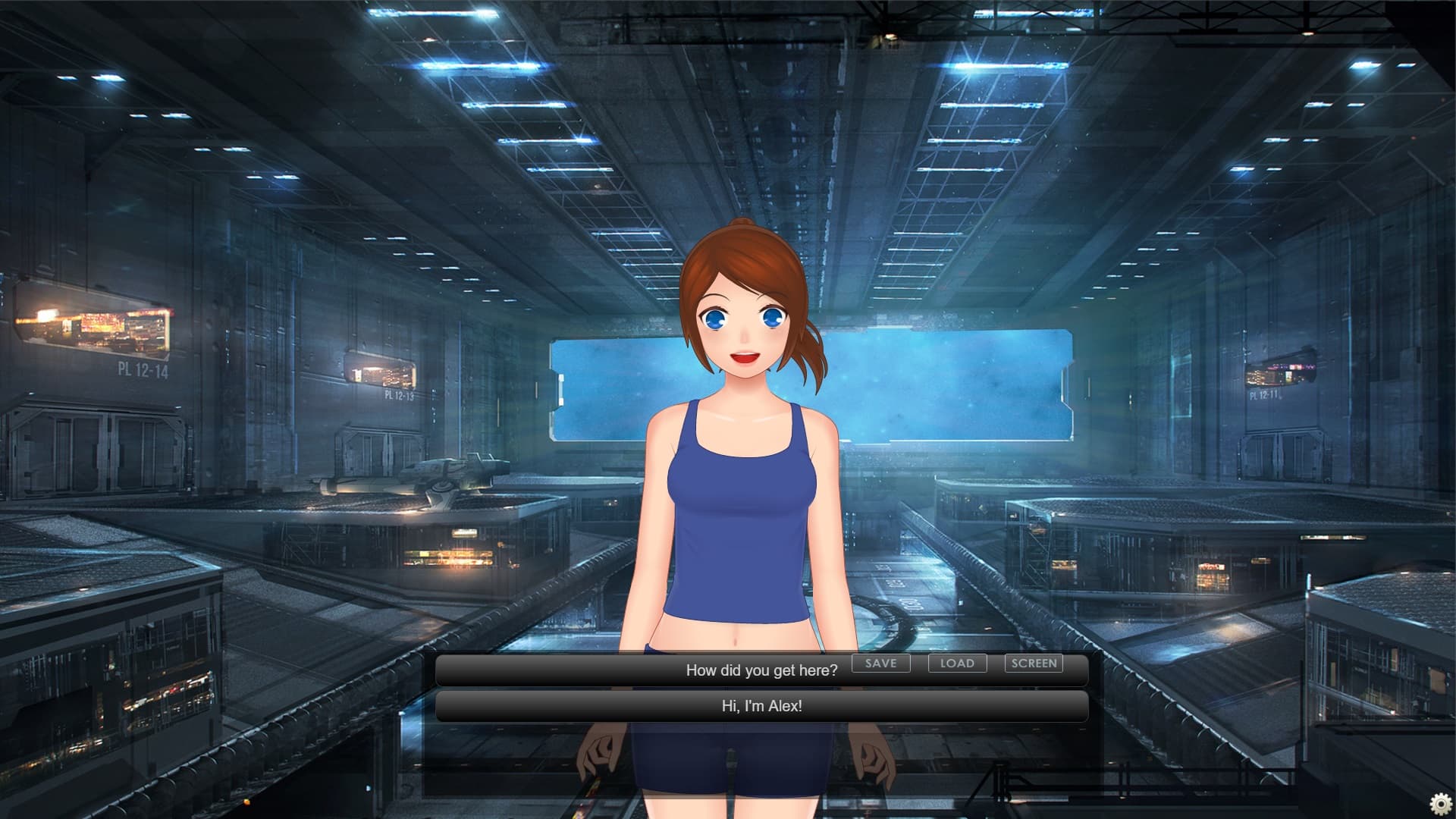1456x819 pixels.
Task: Open the LOAD game menu
Action: (x=957, y=664)
